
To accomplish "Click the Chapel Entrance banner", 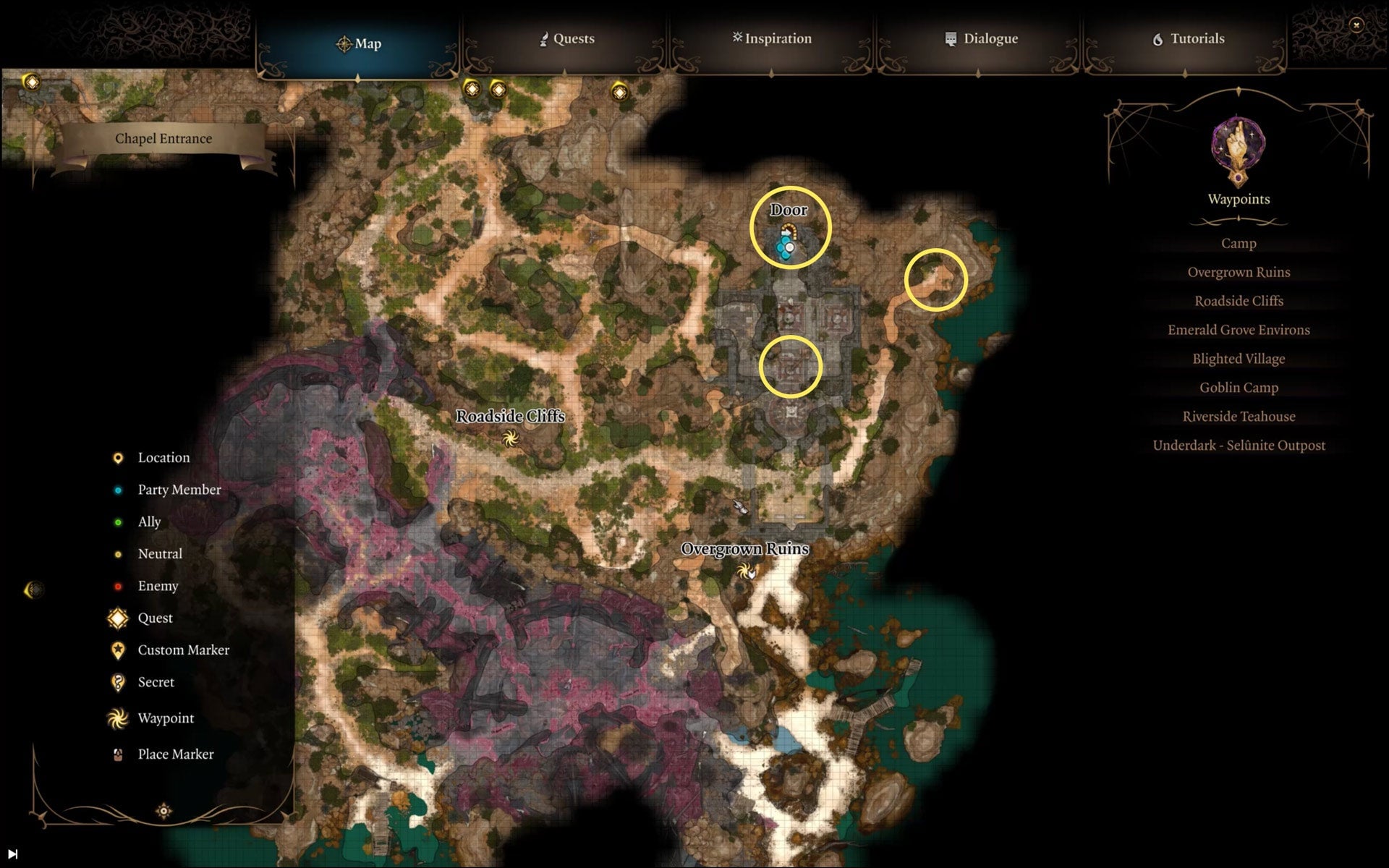I will point(163,138).
